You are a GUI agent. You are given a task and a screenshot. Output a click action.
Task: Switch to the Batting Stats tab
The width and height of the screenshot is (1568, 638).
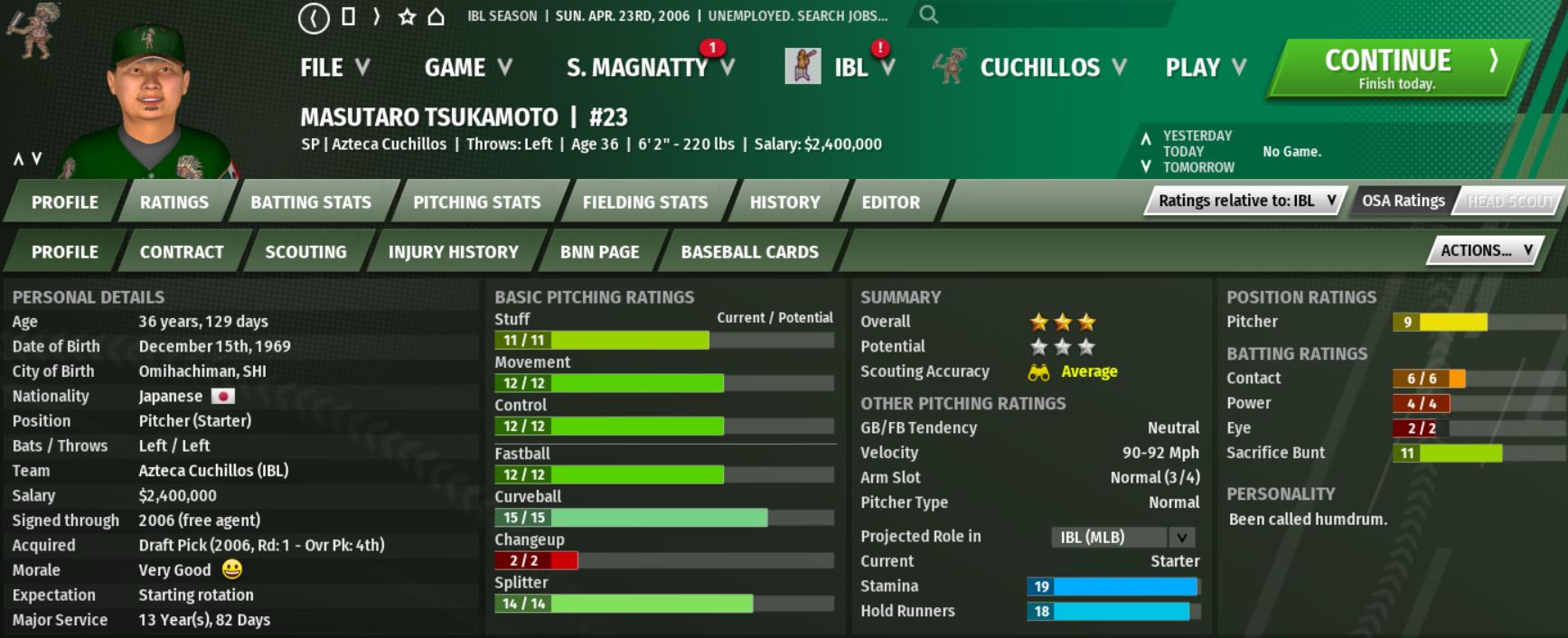[310, 202]
